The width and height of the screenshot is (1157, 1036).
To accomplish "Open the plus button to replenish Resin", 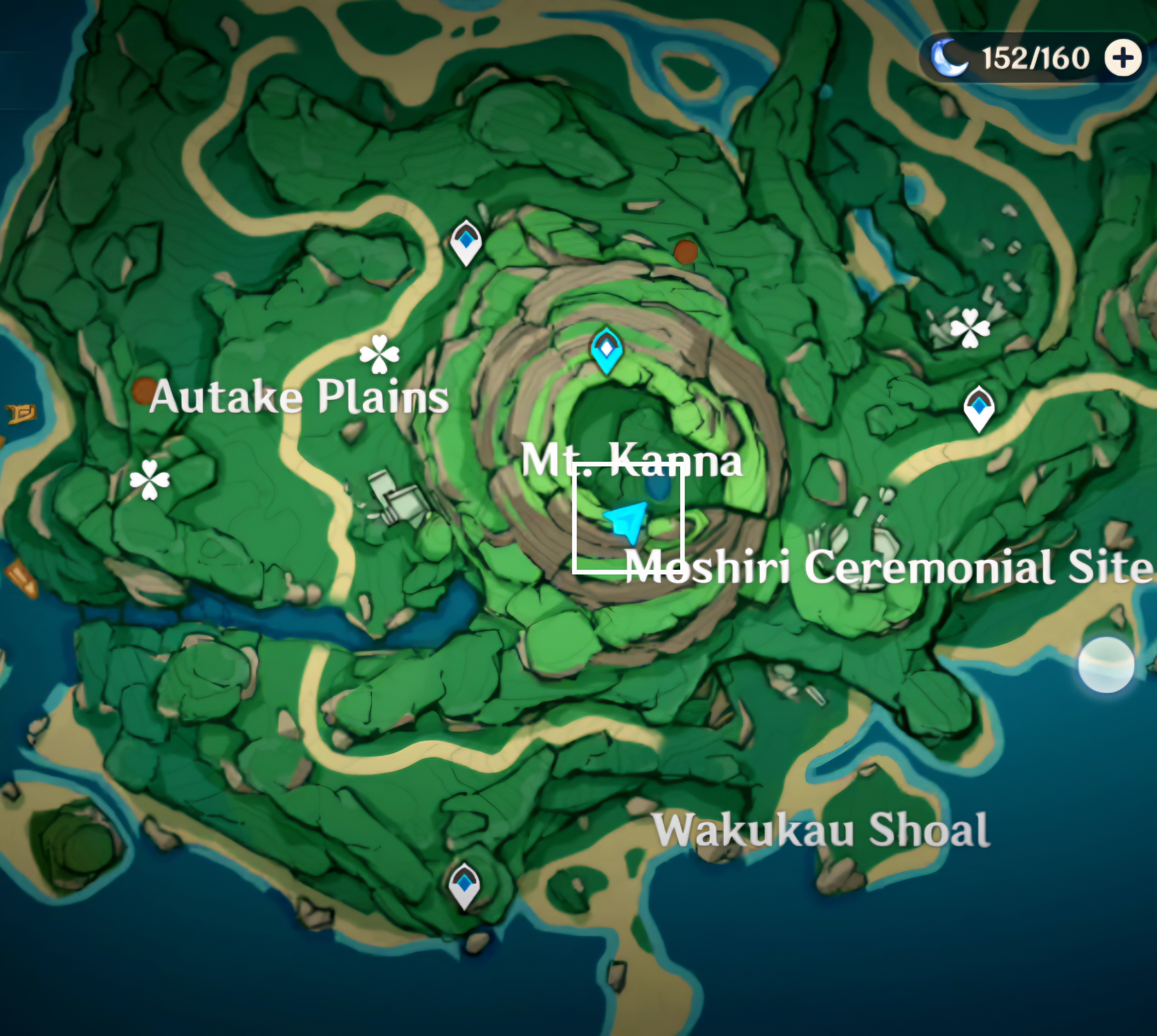I will [1123, 58].
